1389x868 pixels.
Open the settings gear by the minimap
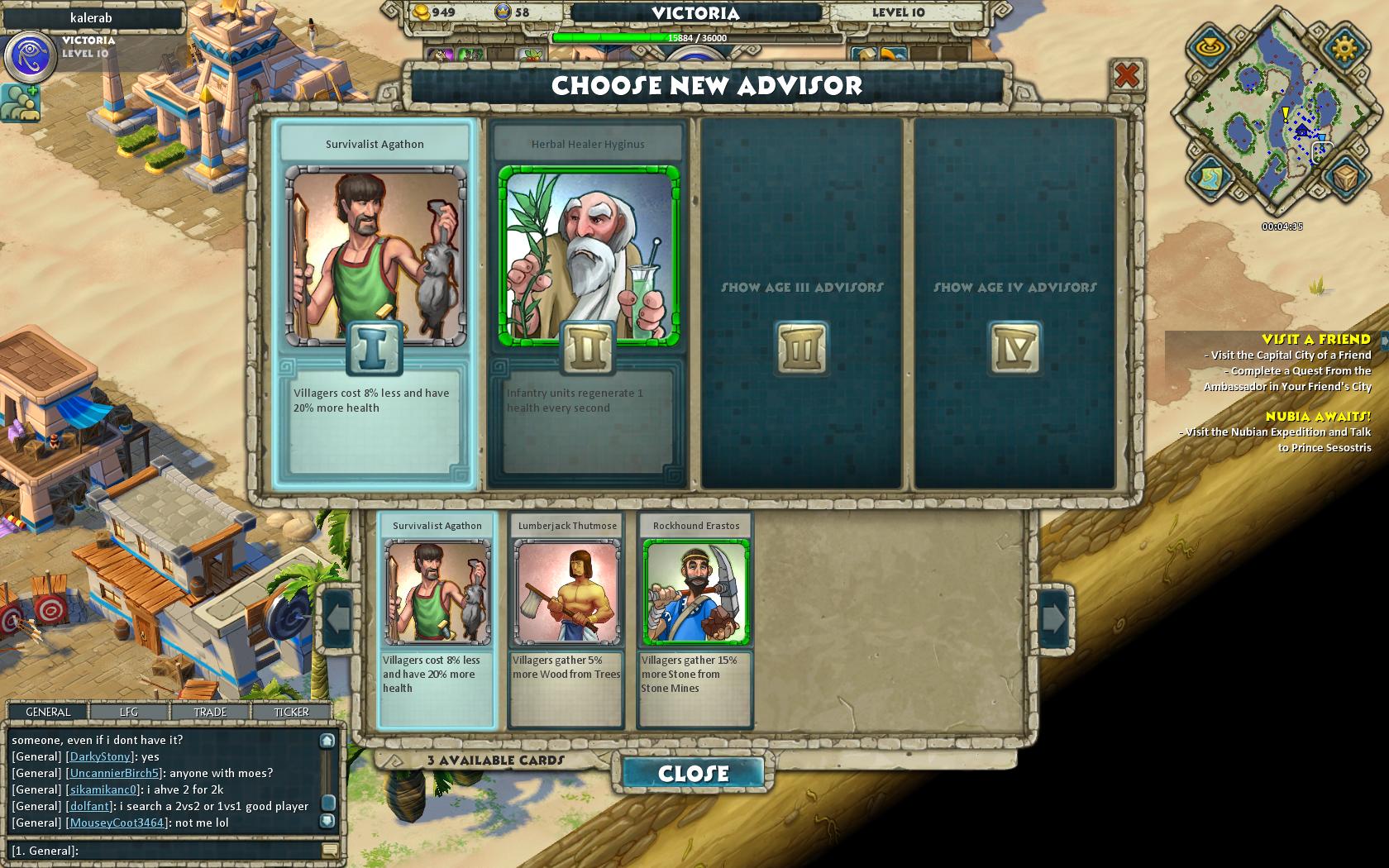pyautogui.click(x=1344, y=47)
